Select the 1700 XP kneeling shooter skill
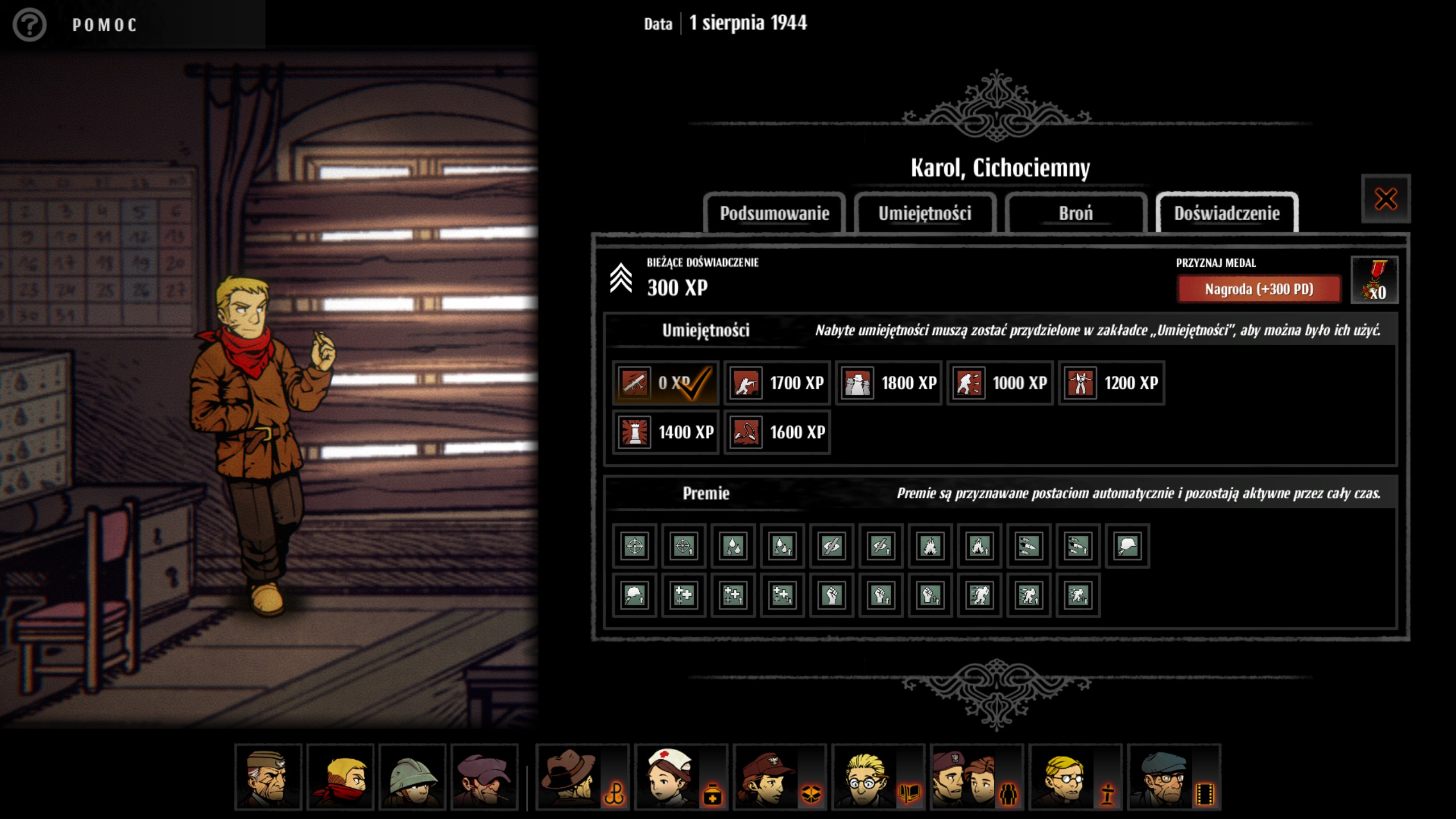Image resolution: width=1456 pixels, height=819 pixels. 777,383
